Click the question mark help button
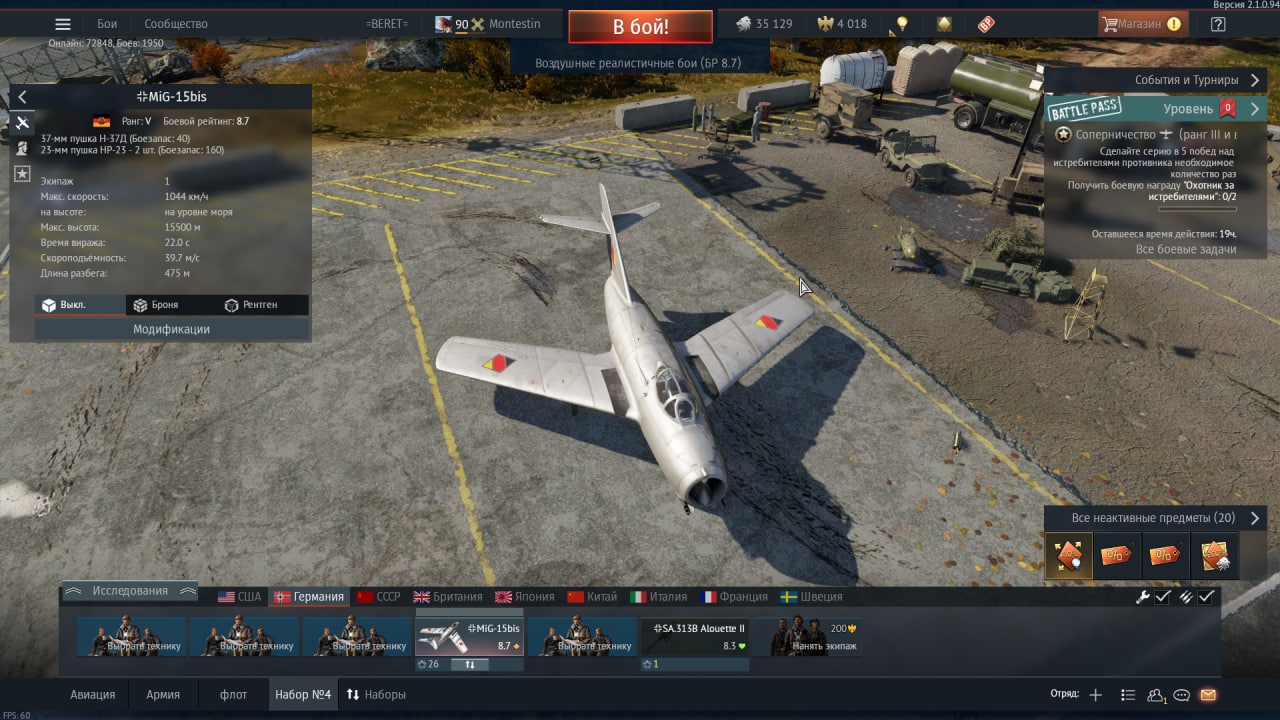1280x720 pixels. 1218,24
